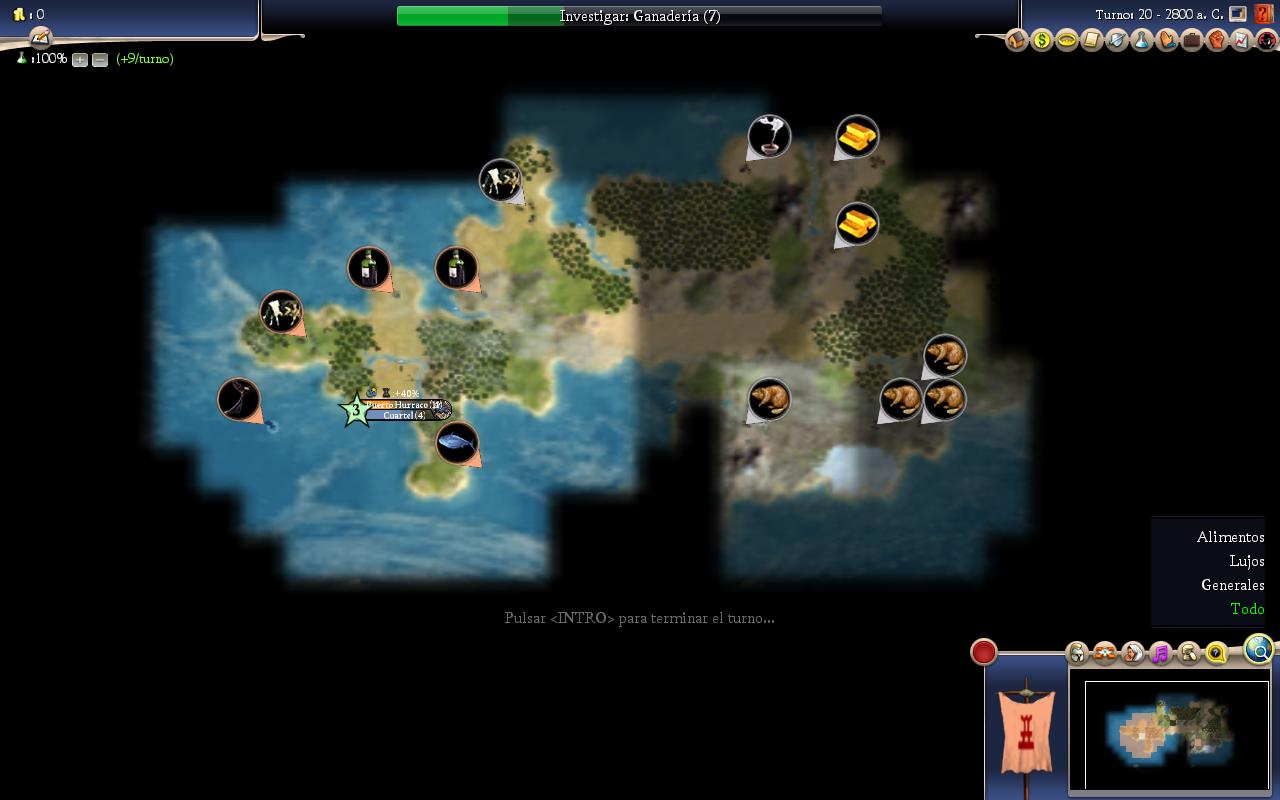The height and width of the screenshot is (800, 1280).
Task: Open the research bar for Ganadería
Action: click(639, 16)
